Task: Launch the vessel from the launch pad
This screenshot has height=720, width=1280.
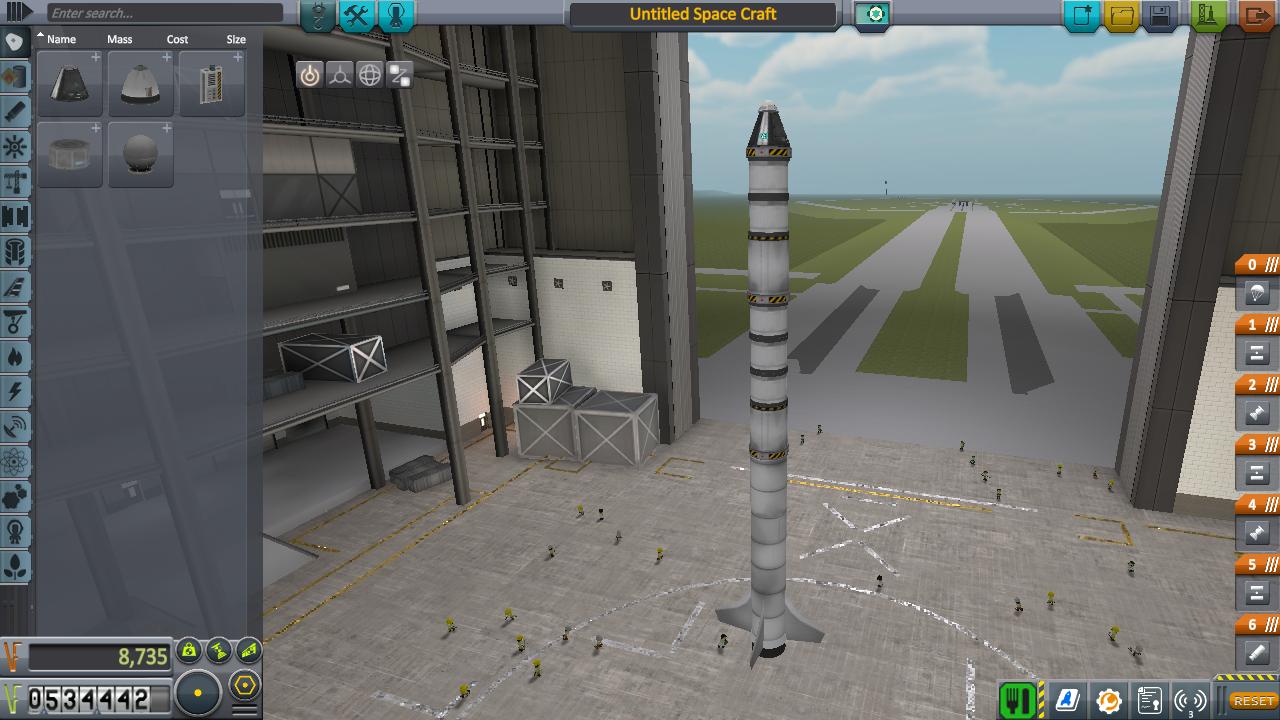Action: tap(1208, 16)
